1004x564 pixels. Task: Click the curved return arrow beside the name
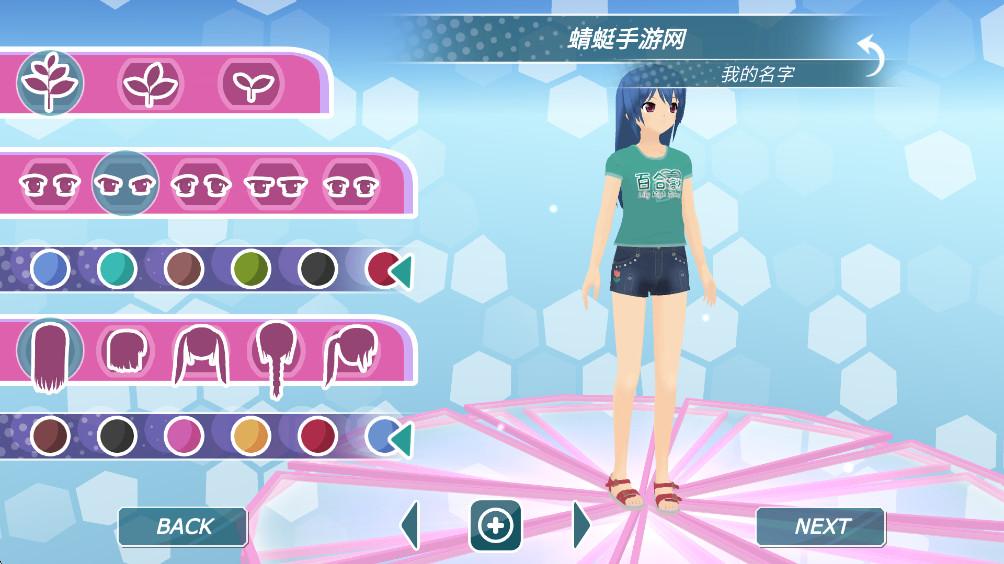[x=870, y=56]
